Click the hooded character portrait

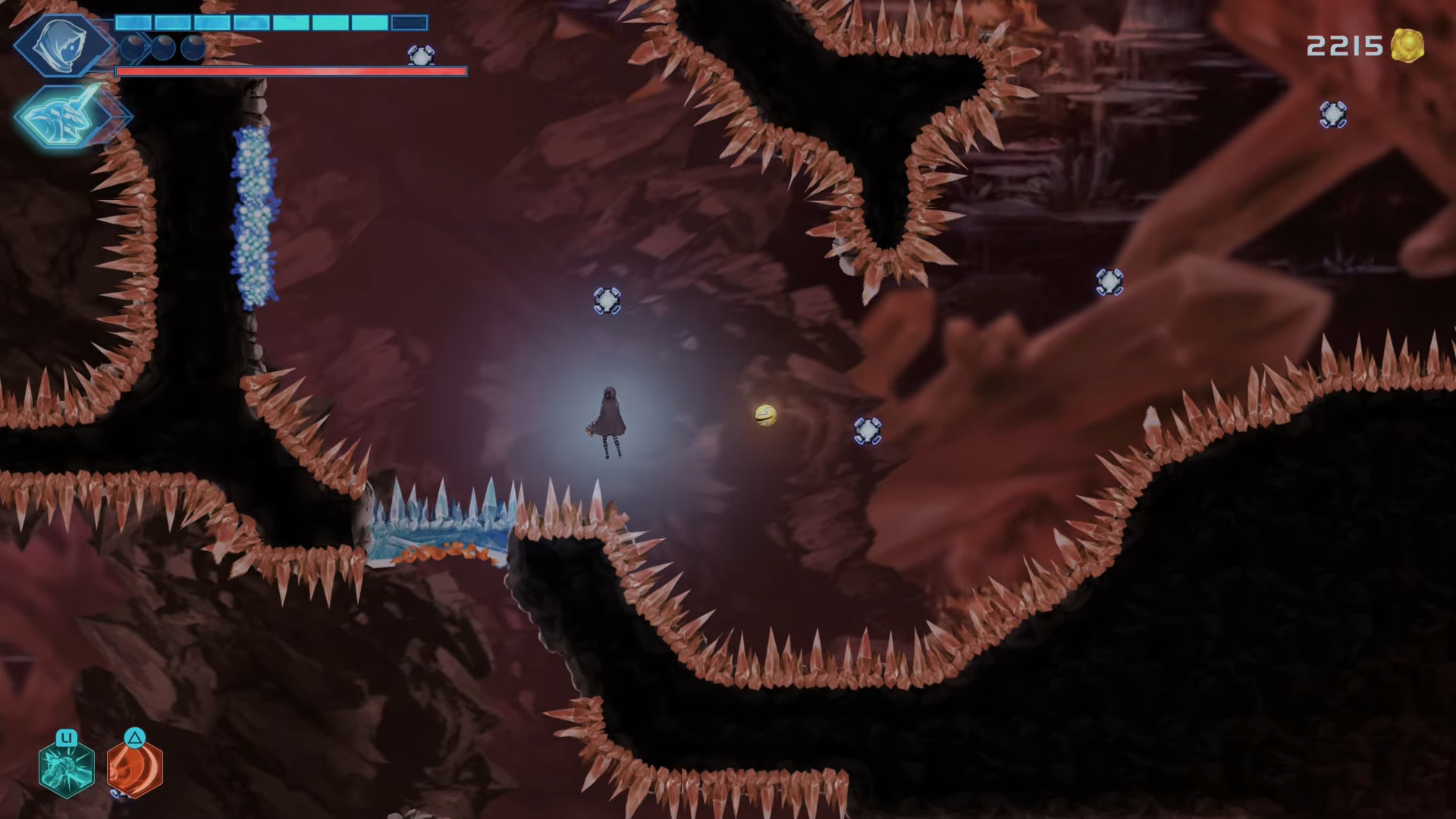62,44
